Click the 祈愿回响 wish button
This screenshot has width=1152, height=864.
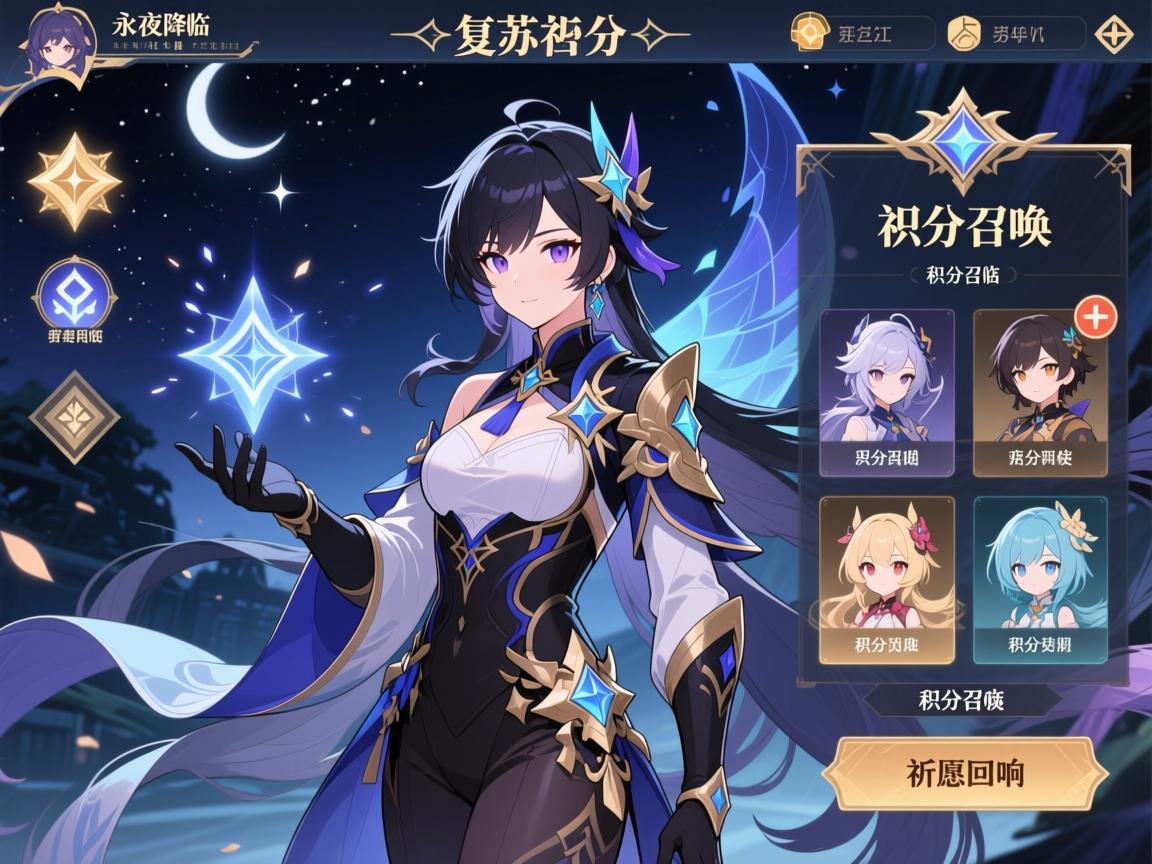point(965,773)
